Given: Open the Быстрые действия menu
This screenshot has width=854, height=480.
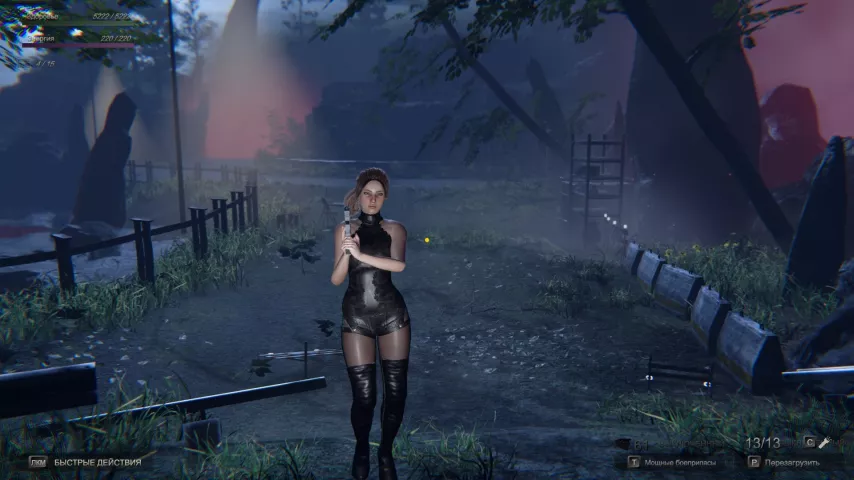Looking at the screenshot, I should 97,462.
